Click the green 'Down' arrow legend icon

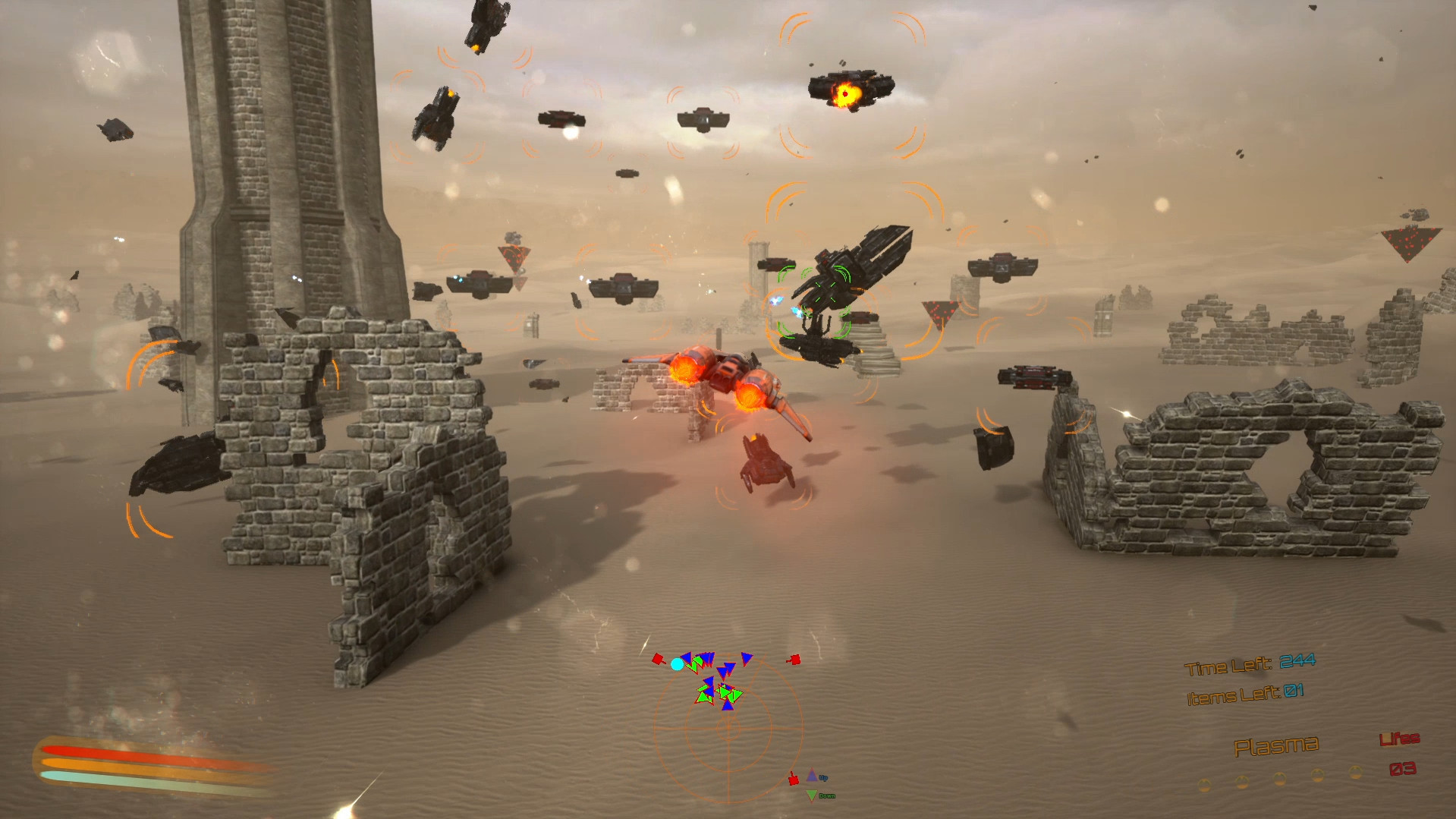(x=811, y=795)
